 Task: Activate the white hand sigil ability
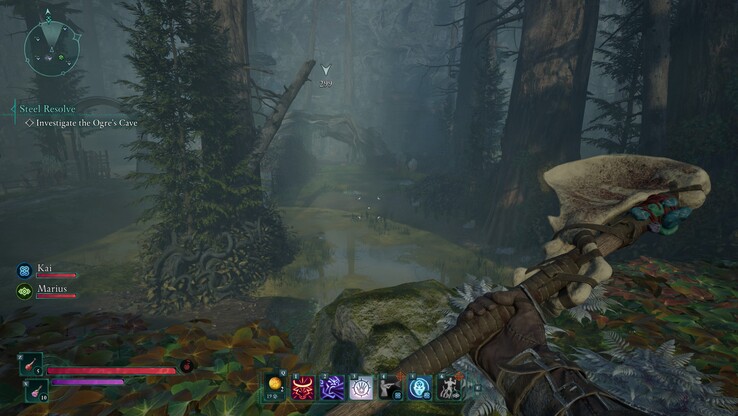point(359,387)
